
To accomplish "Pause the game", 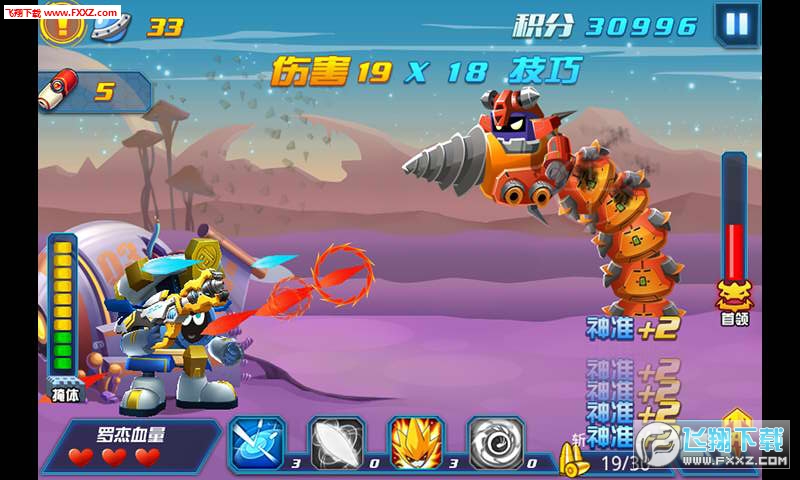I will pyautogui.click(x=736, y=23).
